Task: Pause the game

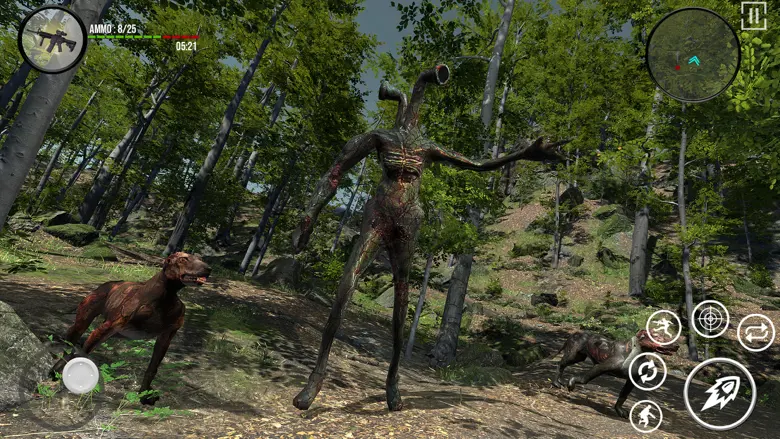Action: tap(753, 16)
